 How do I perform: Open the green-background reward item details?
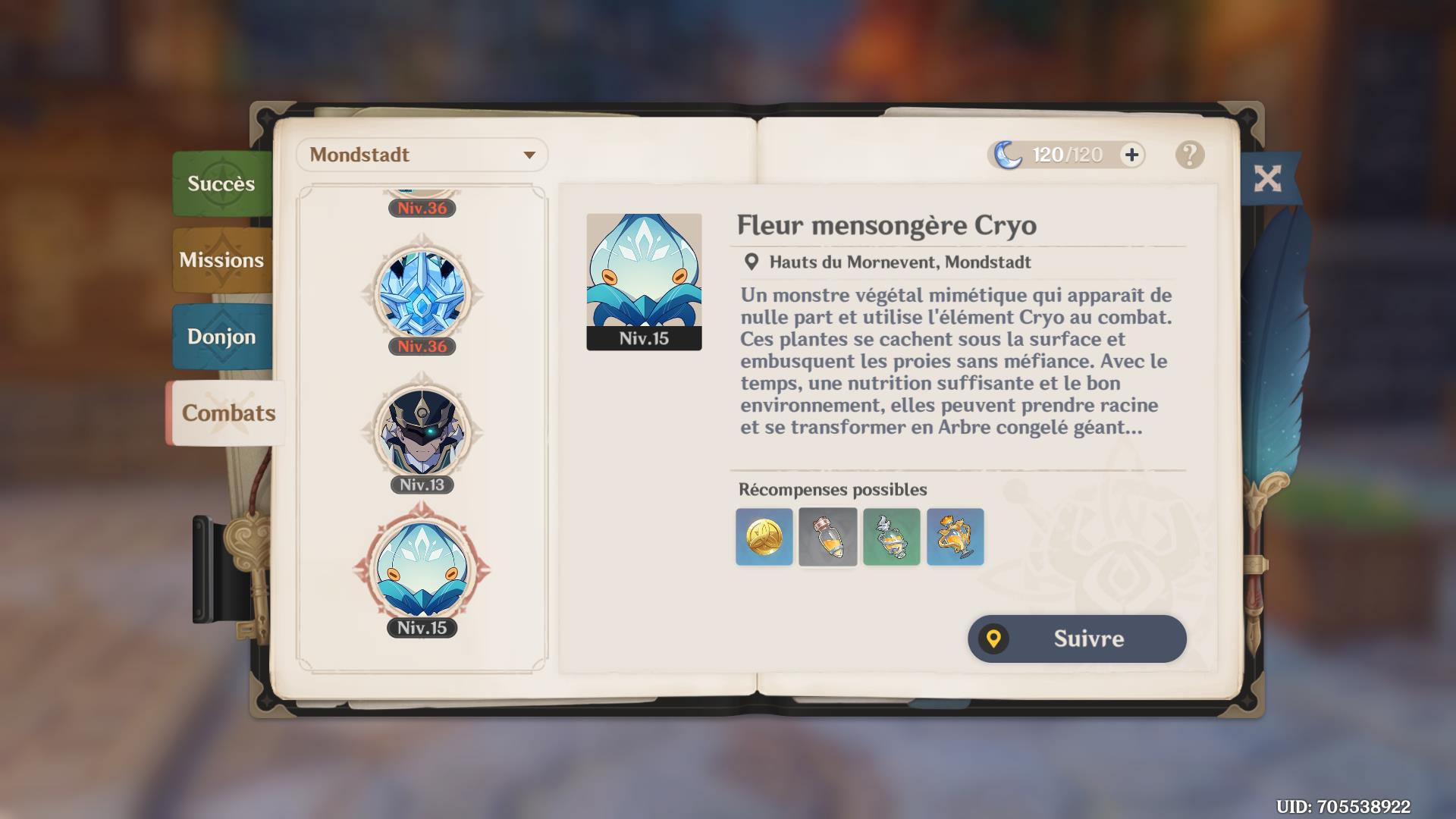pos(891,537)
